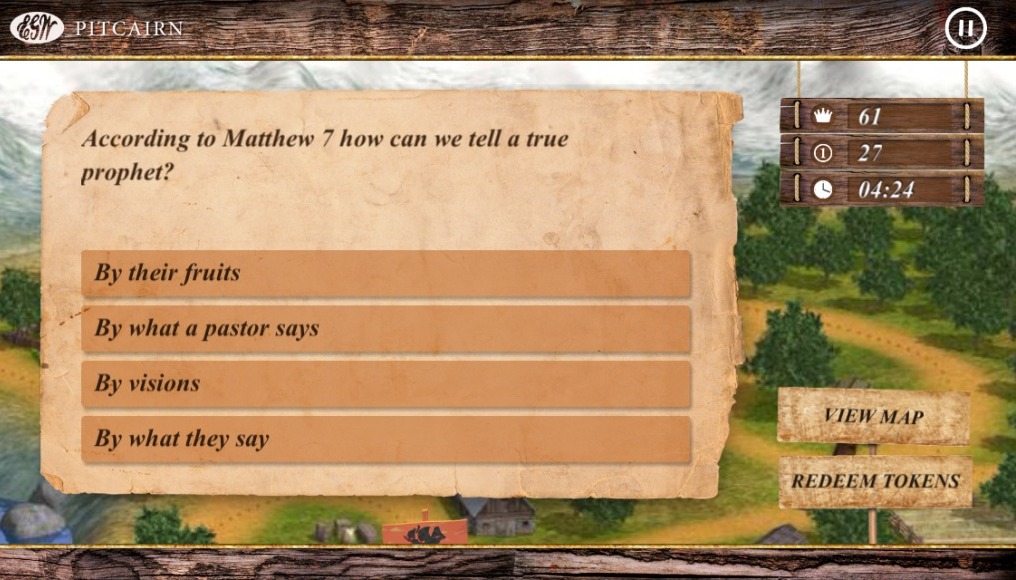
Task: Choose the answer "By their fruits"
Action: click(386, 273)
